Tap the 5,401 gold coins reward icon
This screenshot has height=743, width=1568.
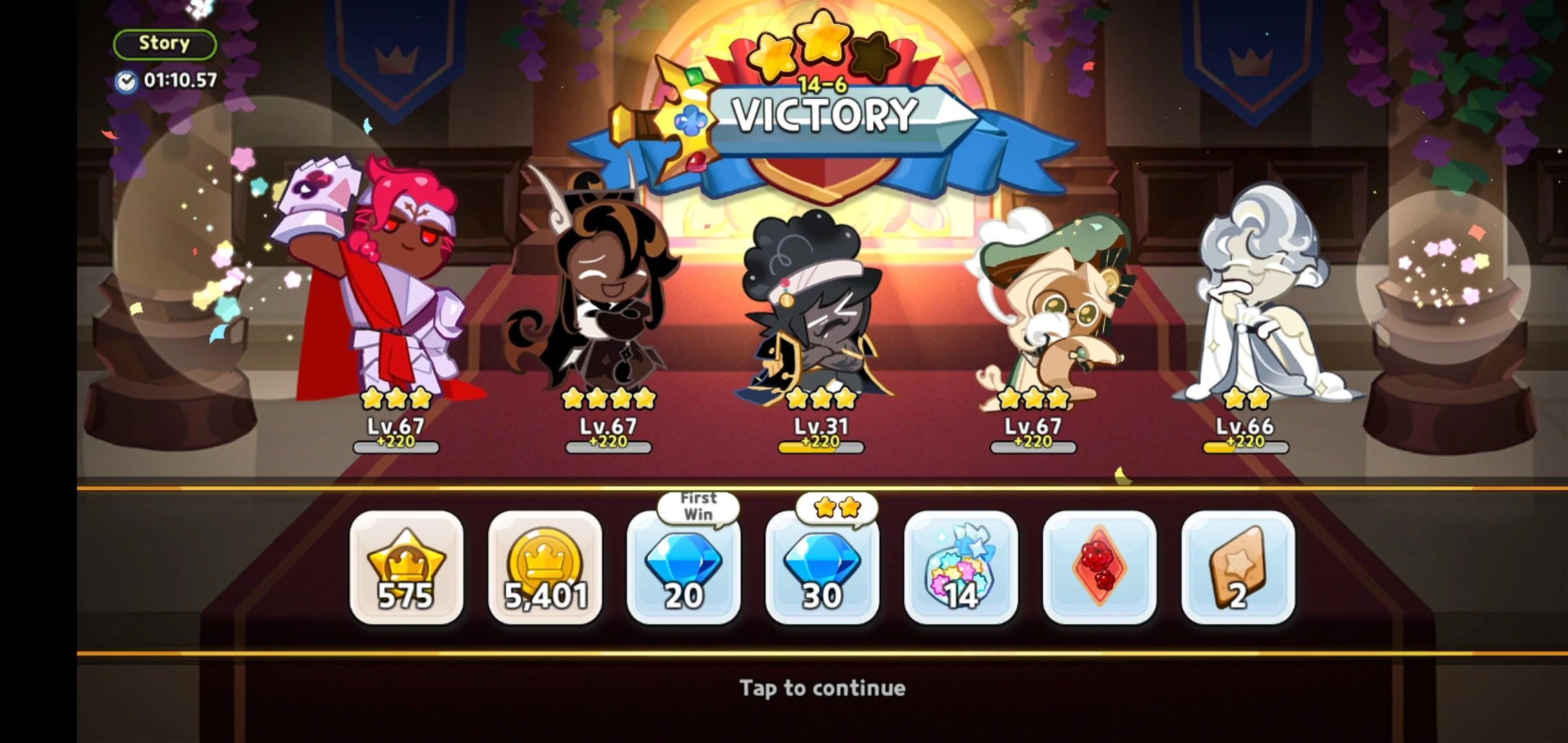tap(545, 571)
